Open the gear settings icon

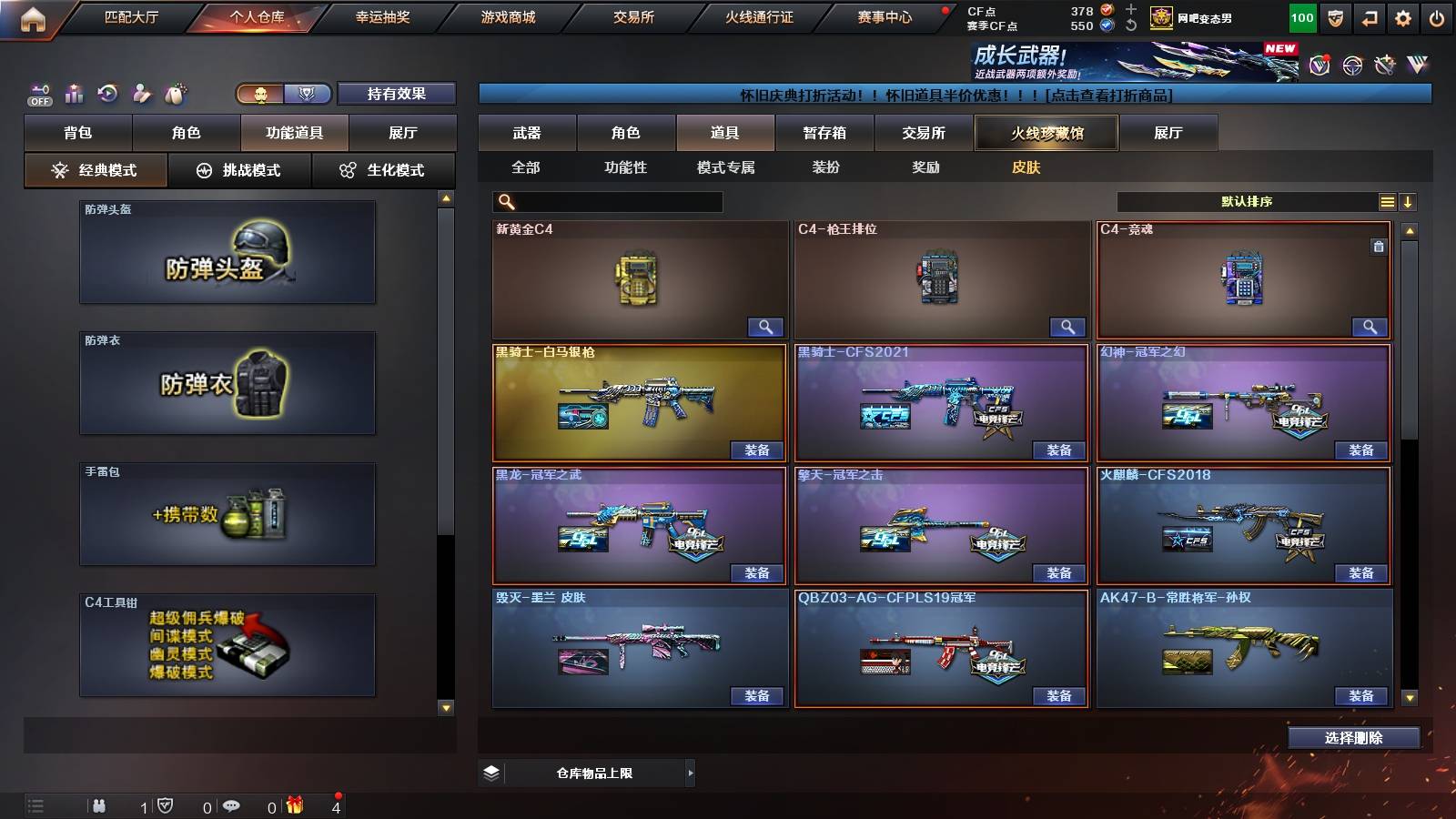[1403, 18]
